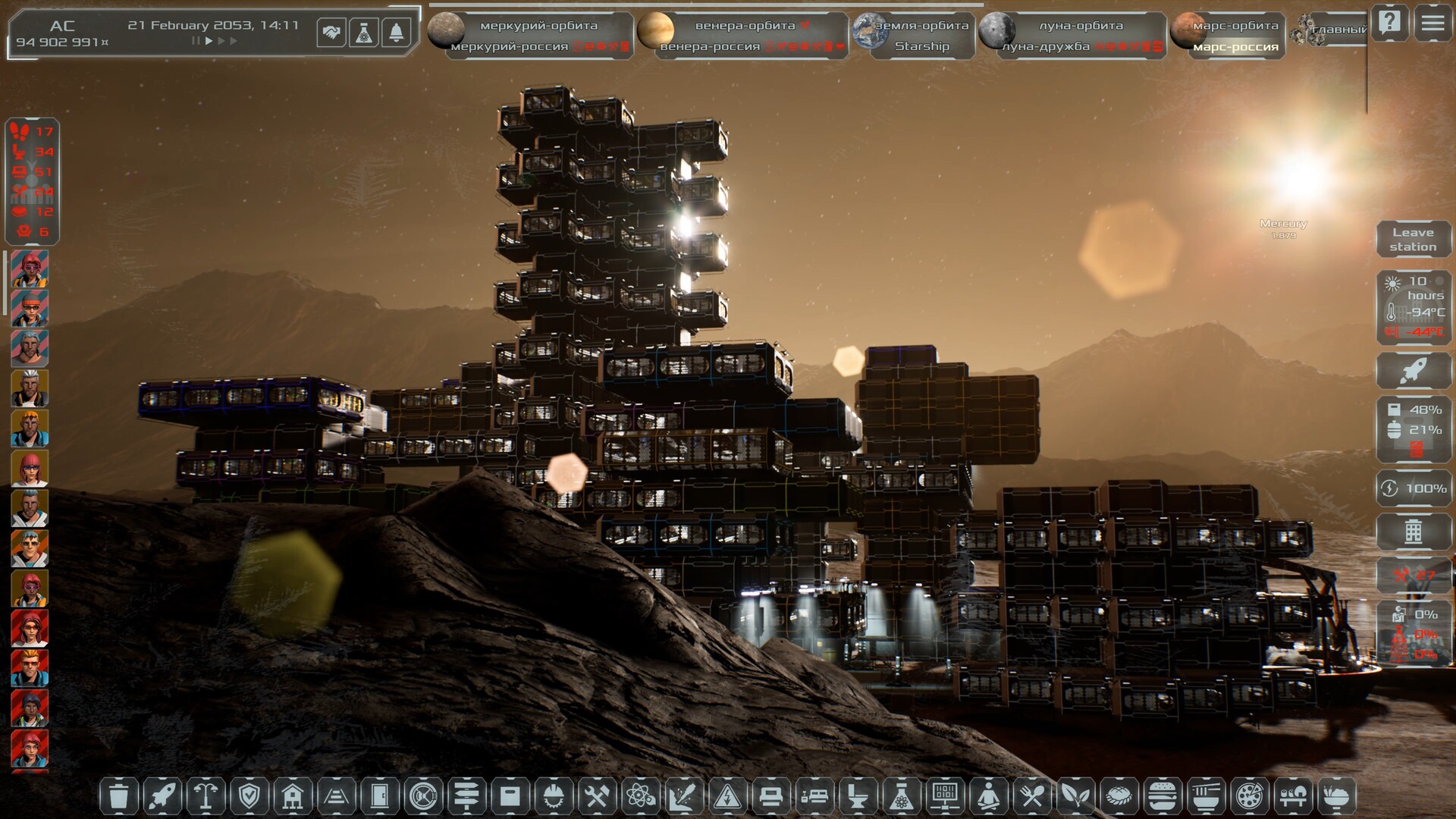
Task: Pick the meditation person build category
Action: (x=989, y=796)
